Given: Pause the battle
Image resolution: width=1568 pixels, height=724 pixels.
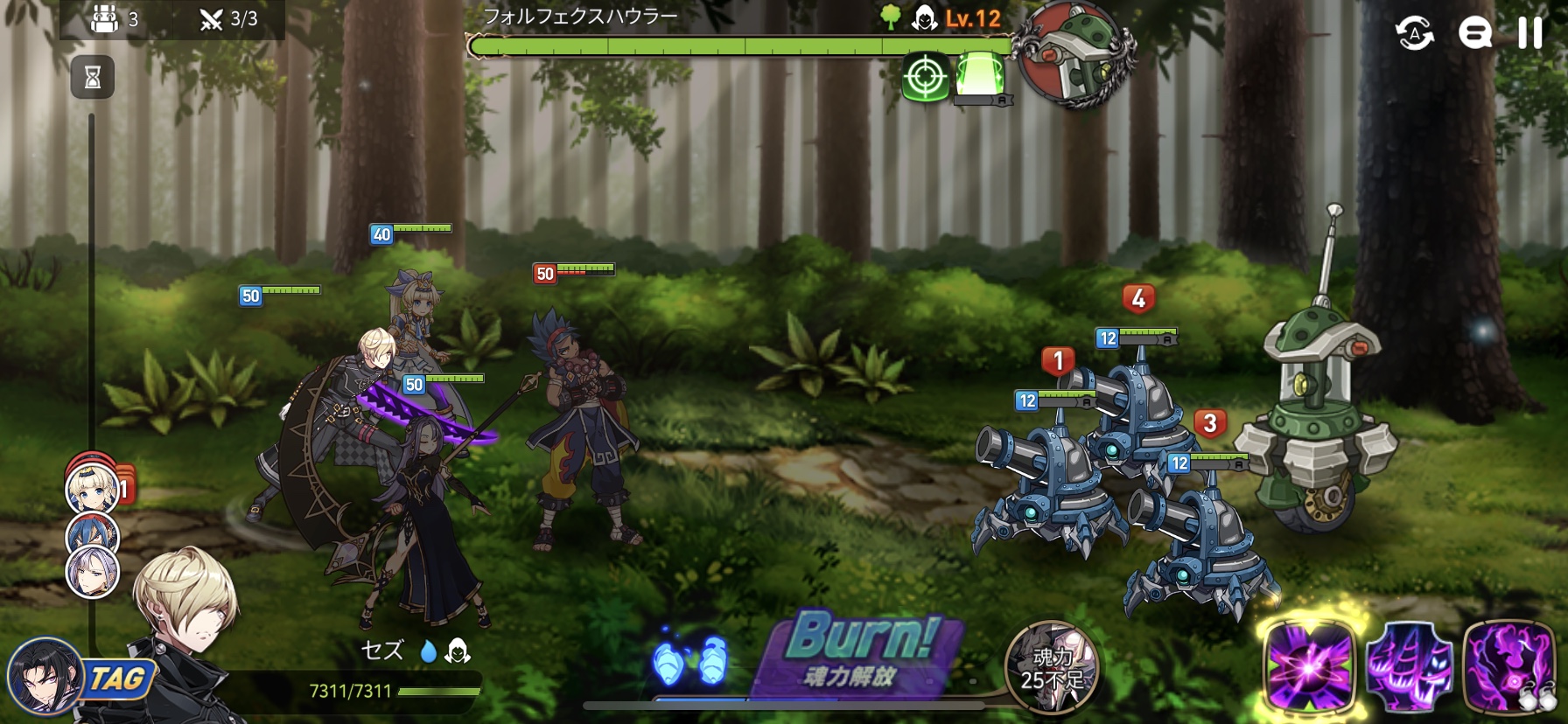Looking at the screenshot, I should click(x=1529, y=33).
